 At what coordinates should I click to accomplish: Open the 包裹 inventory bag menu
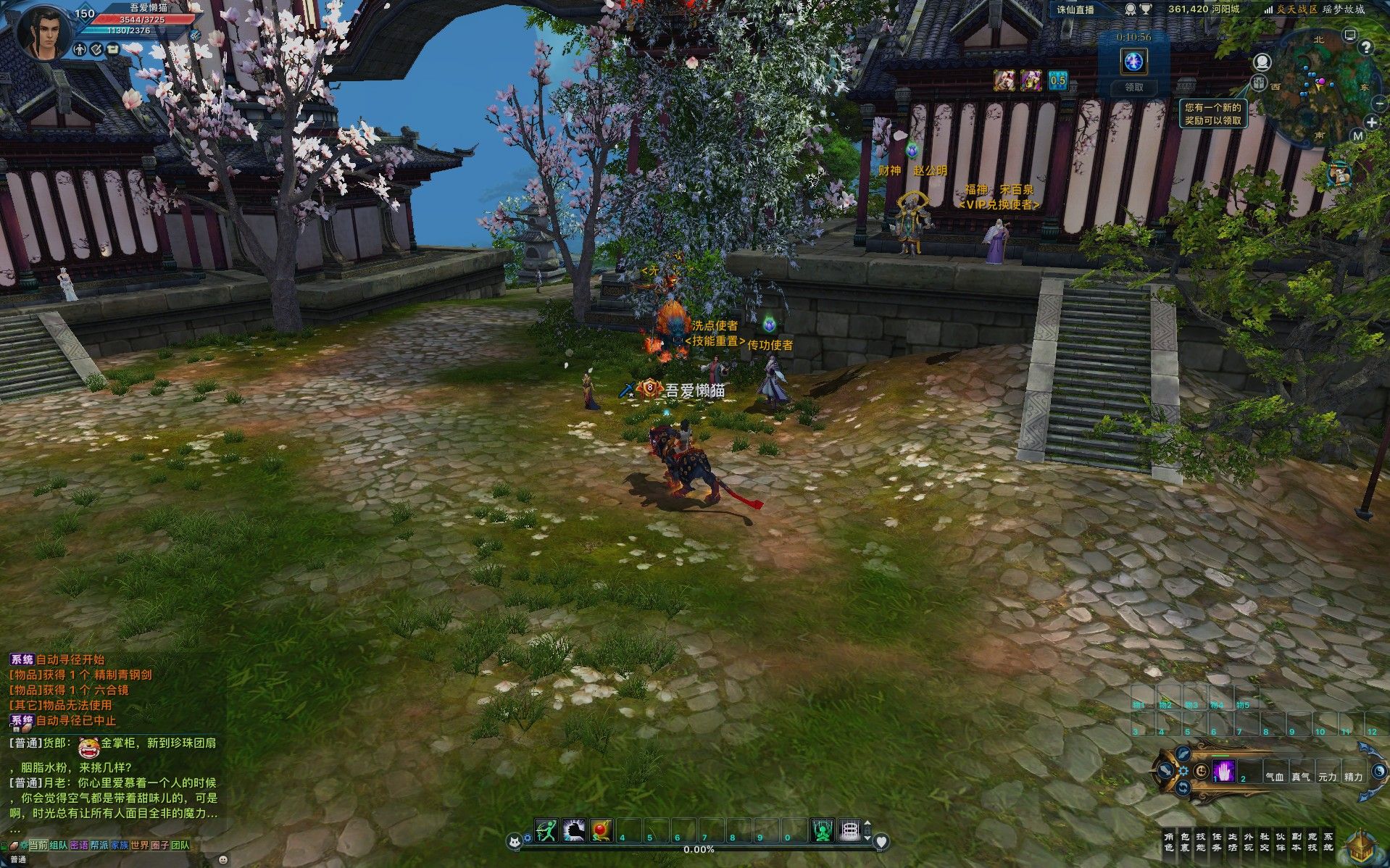[x=1184, y=842]
